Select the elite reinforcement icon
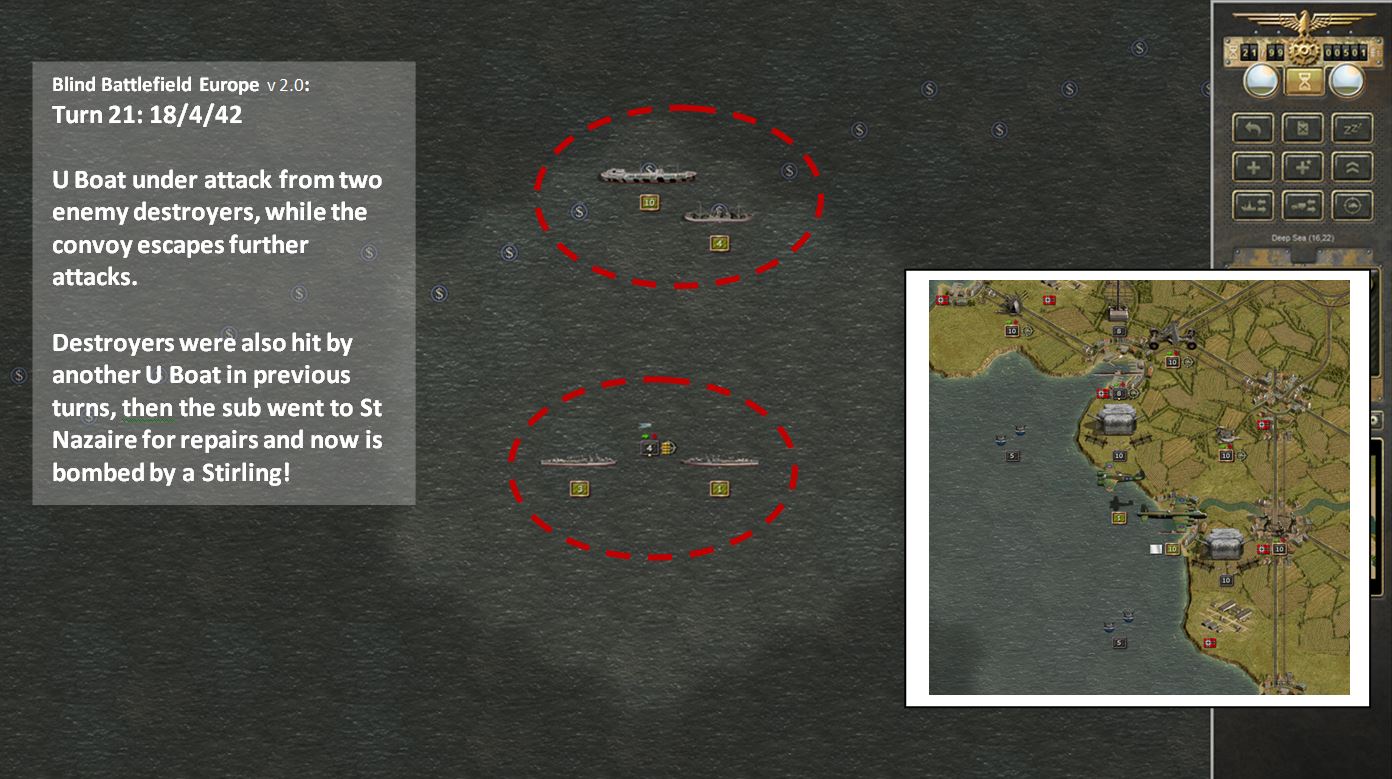The image size is (1392, 779). [x=1302, y=167]
